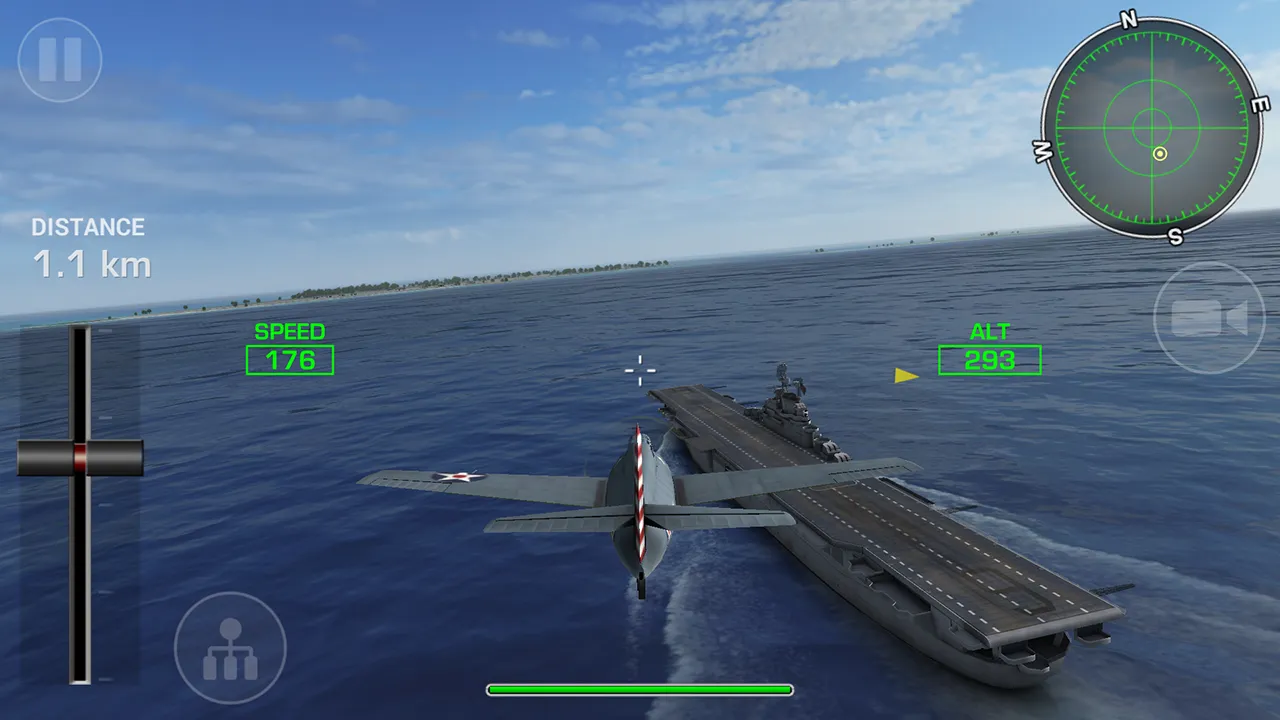Tap the ALT indicator box
The height and width of the screenshot is (720, 1280).
point(989,360)
